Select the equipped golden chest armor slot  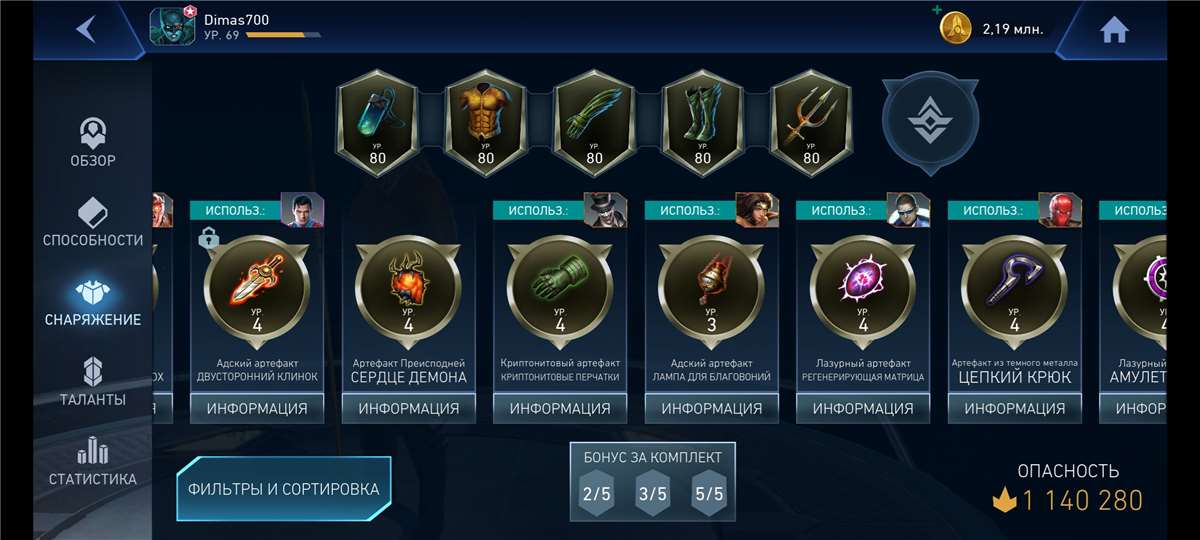[485, 123]
